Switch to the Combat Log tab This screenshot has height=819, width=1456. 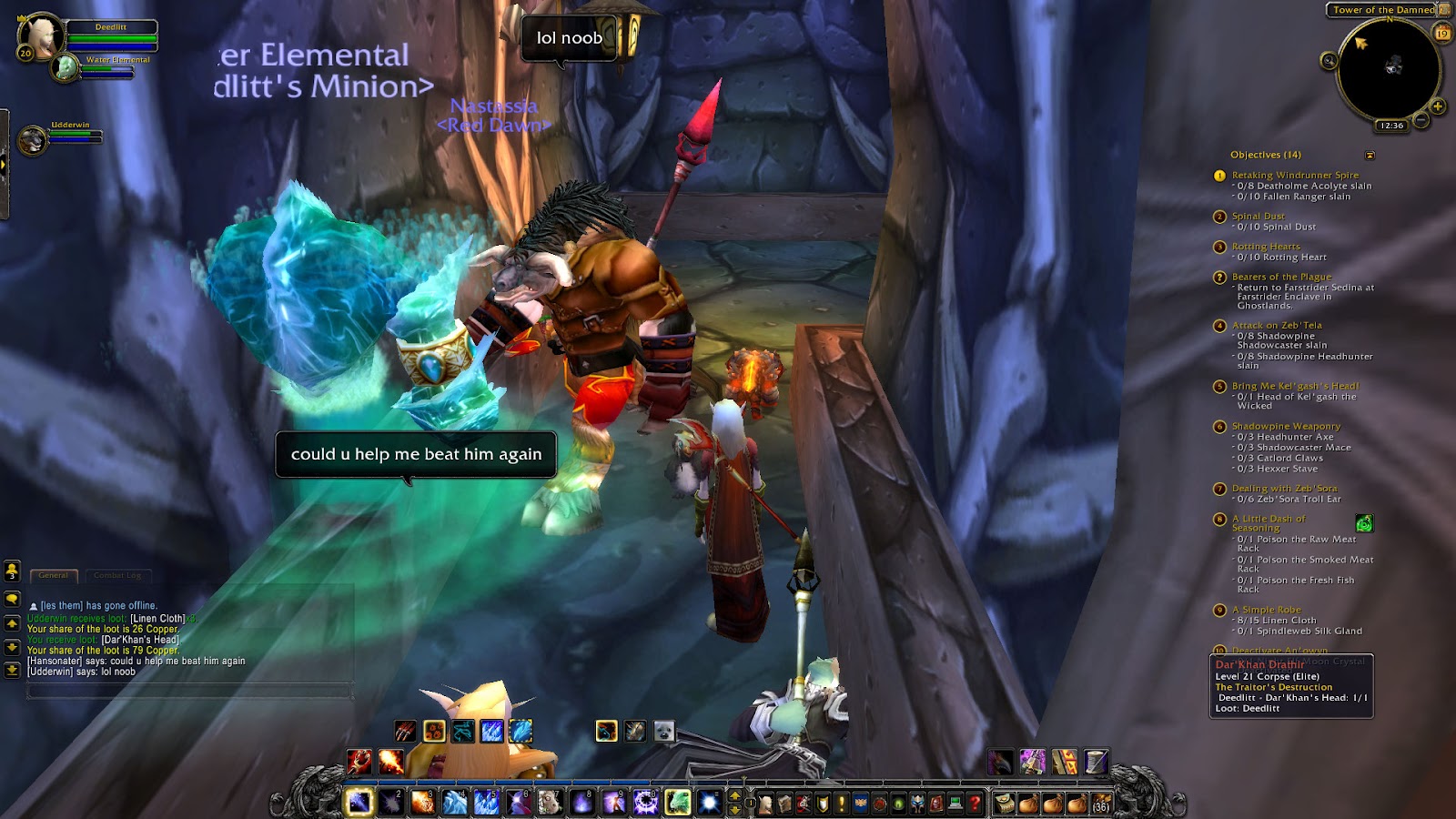pos(116,575)
